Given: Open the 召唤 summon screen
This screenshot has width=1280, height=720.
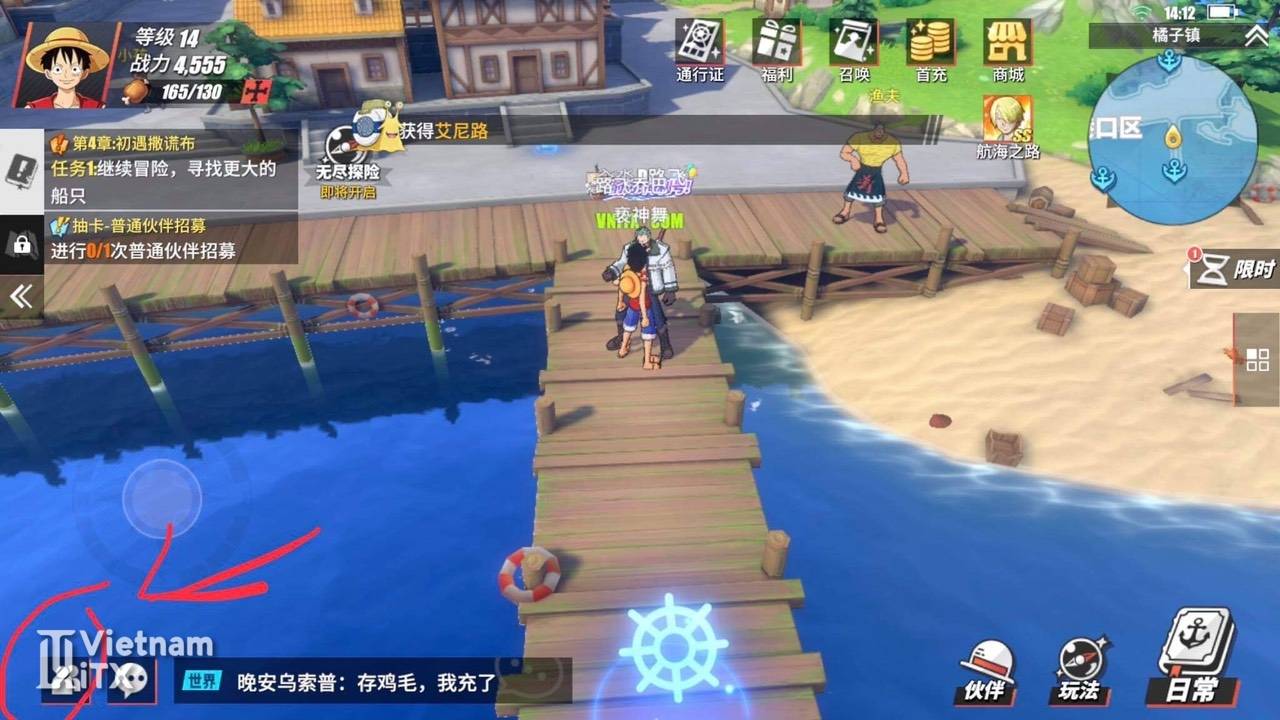Looking at the screenshot, I should 853,49.
